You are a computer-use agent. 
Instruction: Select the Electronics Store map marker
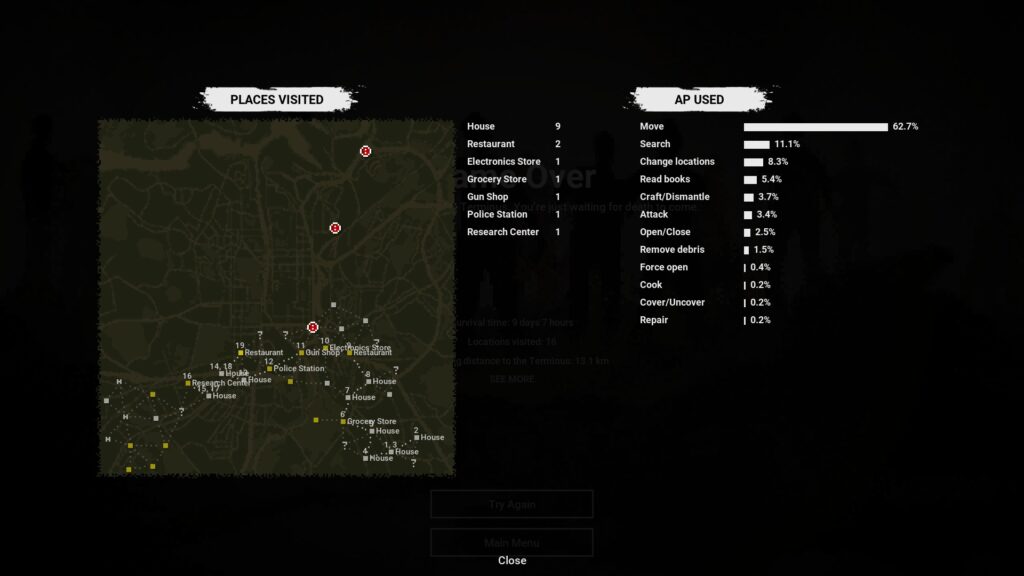point(325,348)
